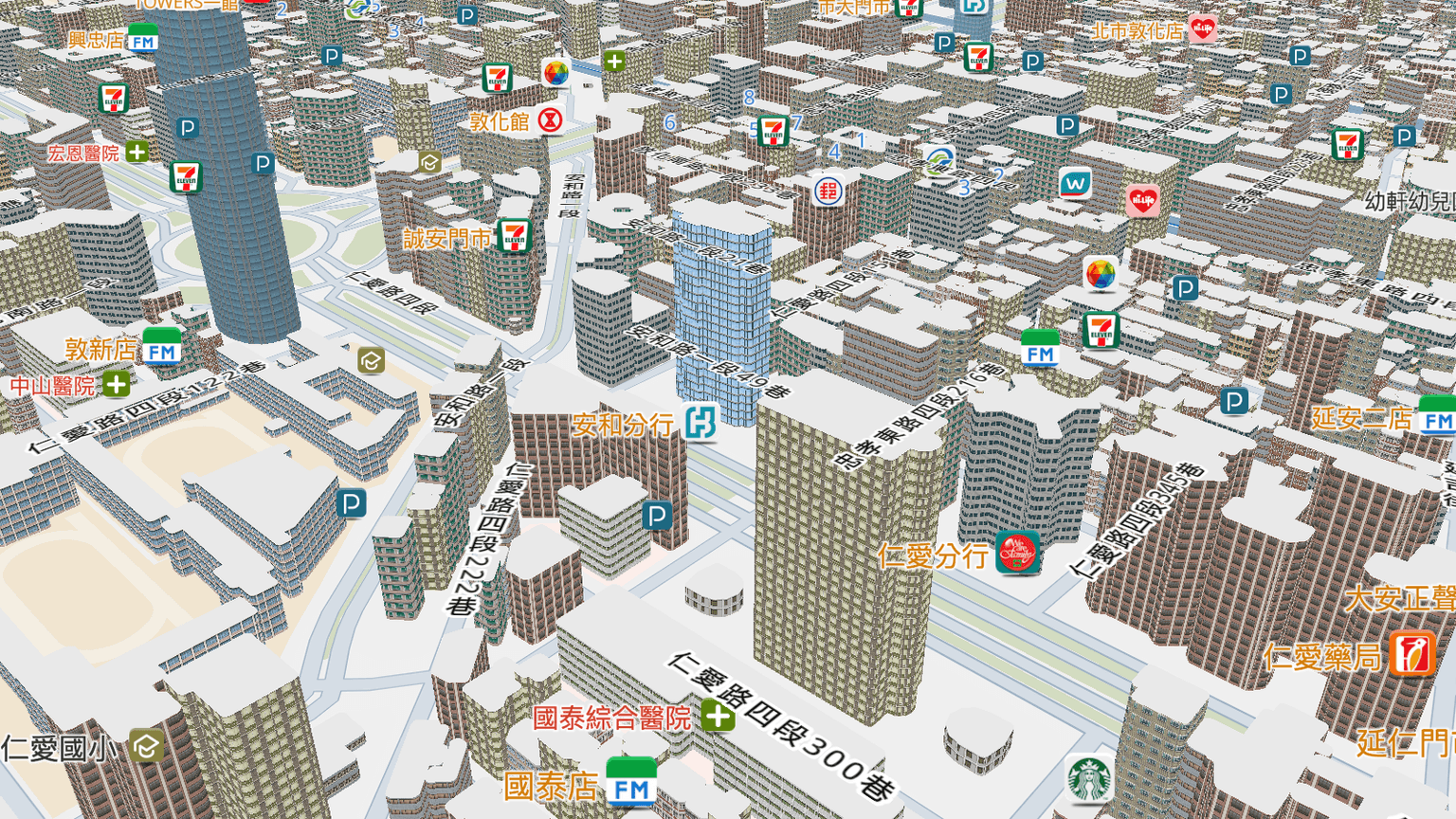
Task: Open the 延安二店 FamilyMart marker
Action: pos(1437,418)
